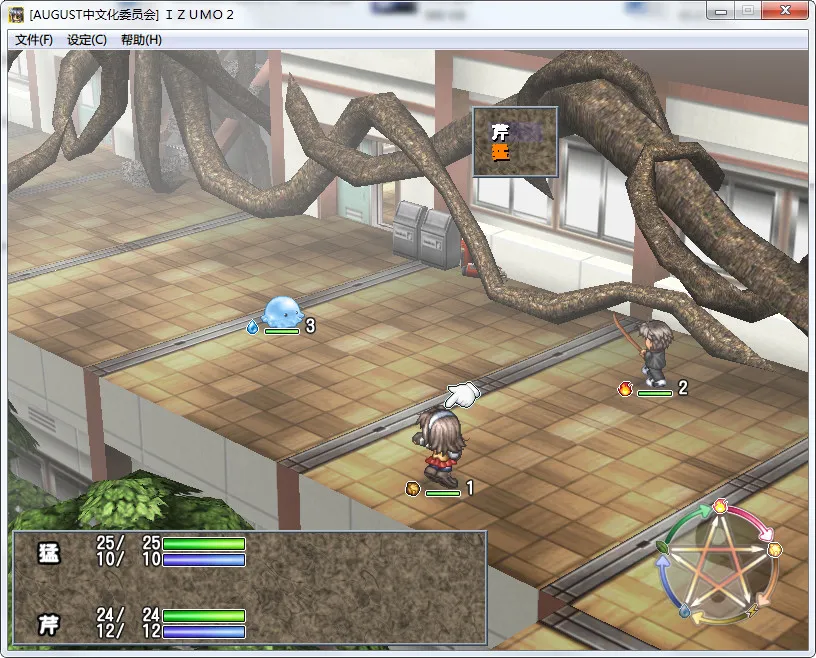Click the fire element on the pentagram
The height and width of the screenshot is (658, 816).
pos(719,507)
